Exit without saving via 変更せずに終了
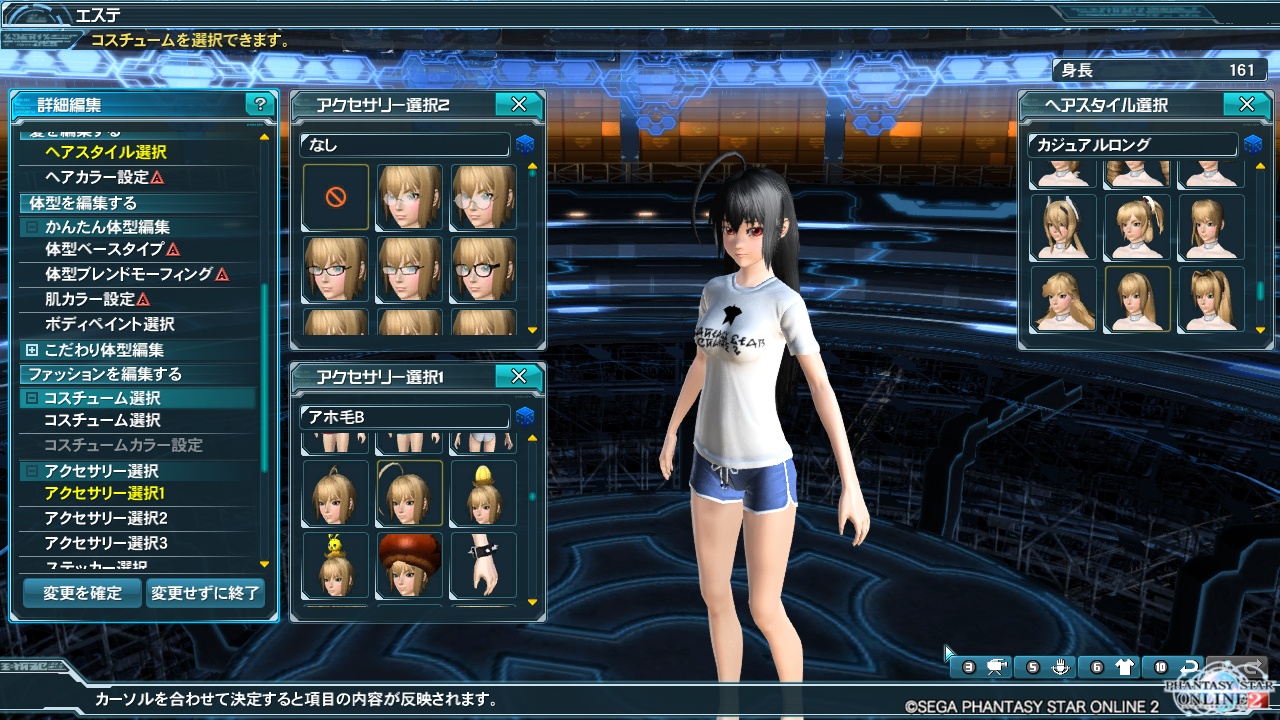The height and width of the screenshot is (720, 1280). click(x=205, y=593)
